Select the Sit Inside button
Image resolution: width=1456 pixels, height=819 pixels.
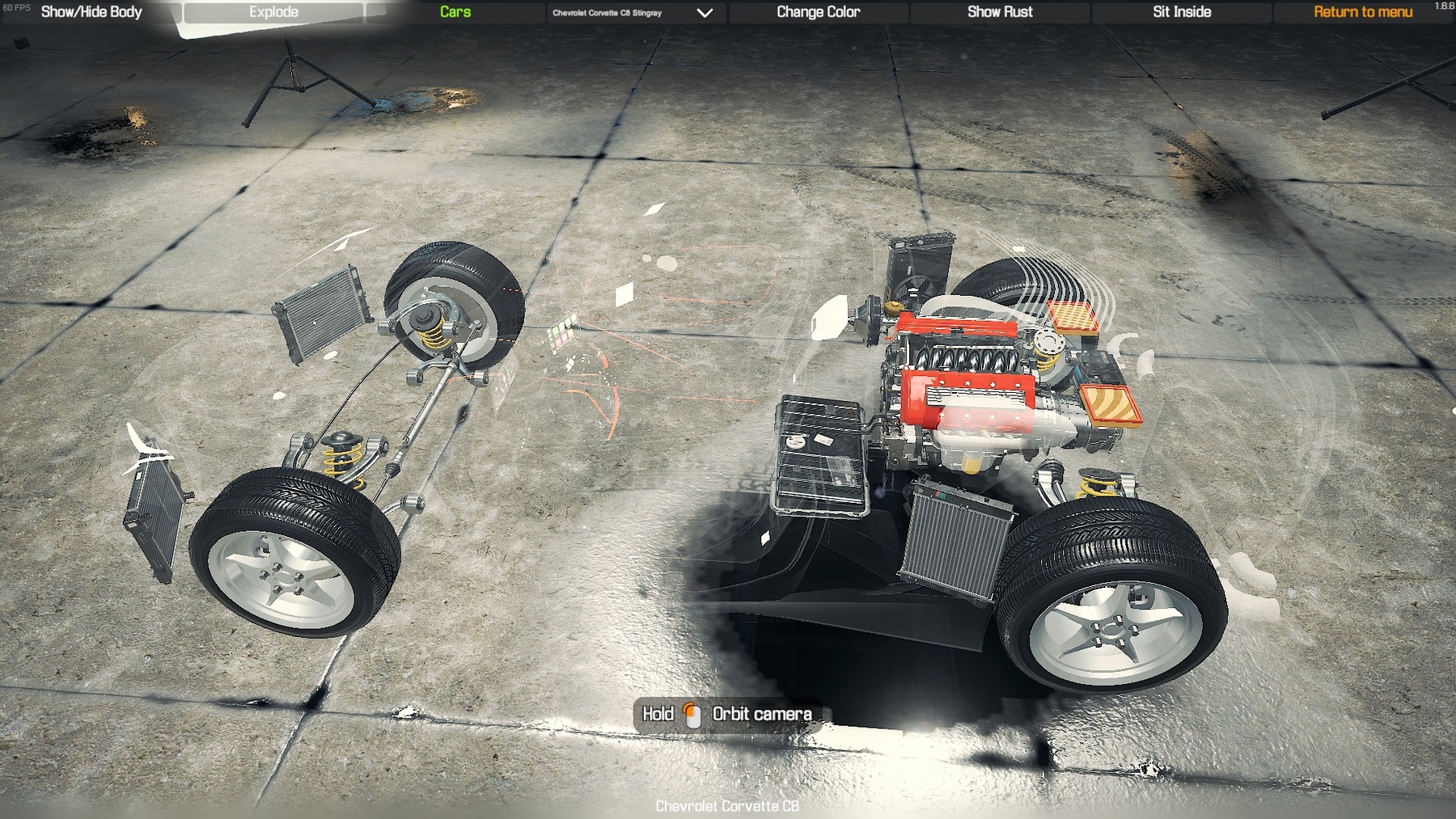[x=1182, y=12]
